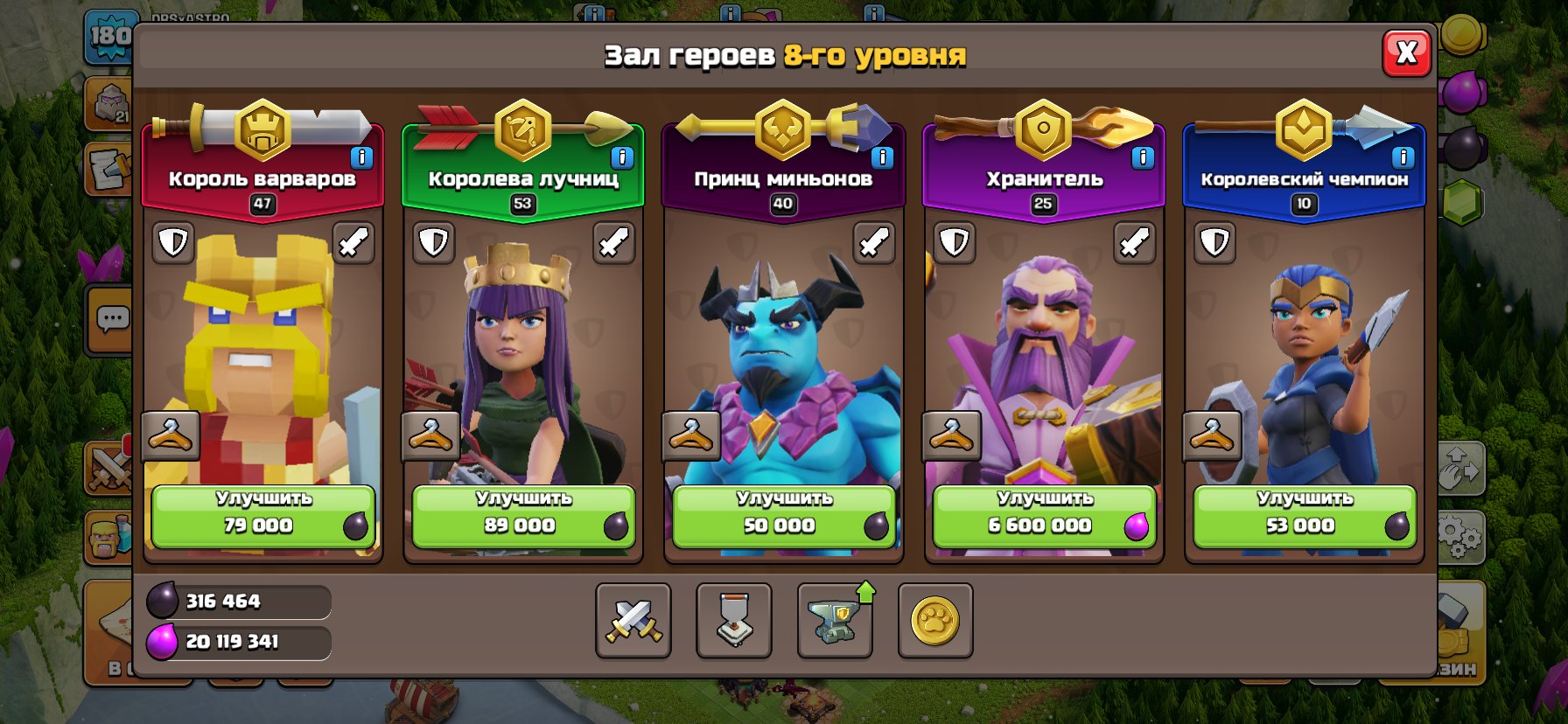
Task: Toggle the attack sword icon on Король варваров
Action: (353, 241)
